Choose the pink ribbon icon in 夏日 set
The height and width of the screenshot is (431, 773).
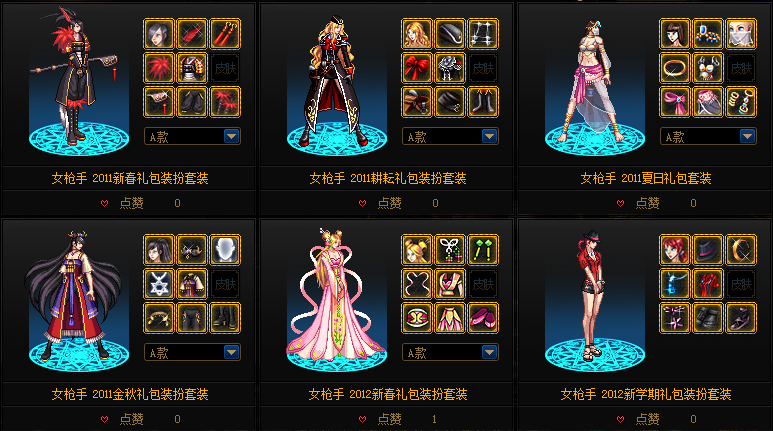click(675, 102)
